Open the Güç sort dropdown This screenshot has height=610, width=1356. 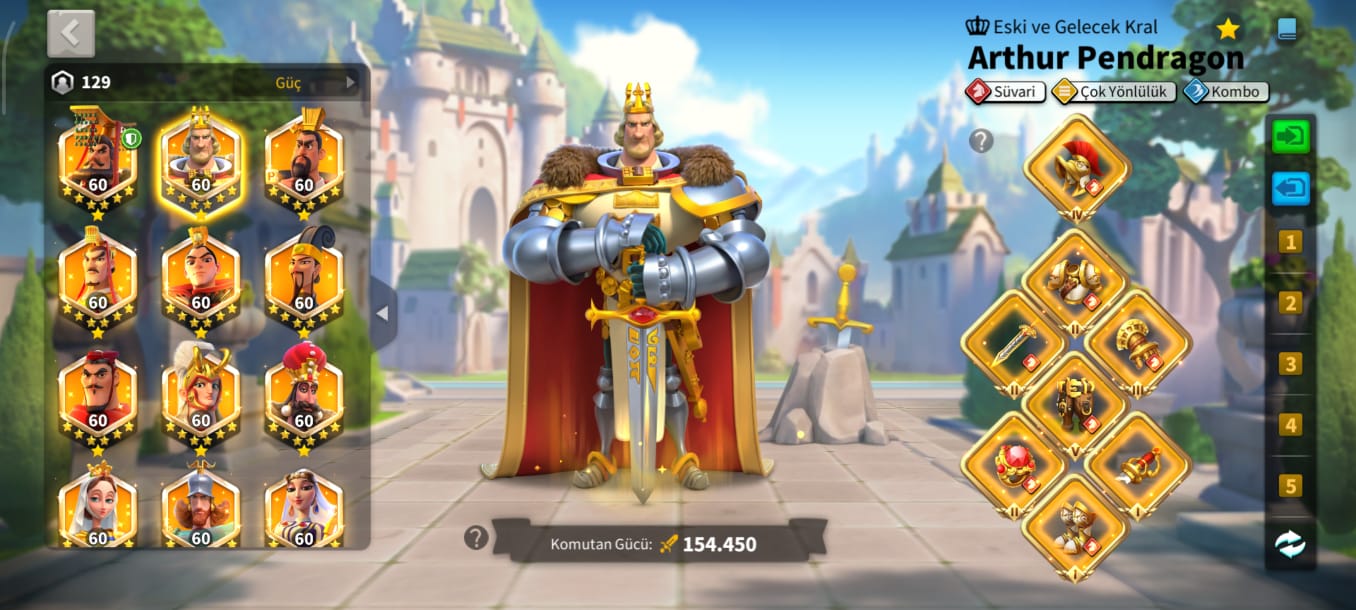[x=314, y=83]
